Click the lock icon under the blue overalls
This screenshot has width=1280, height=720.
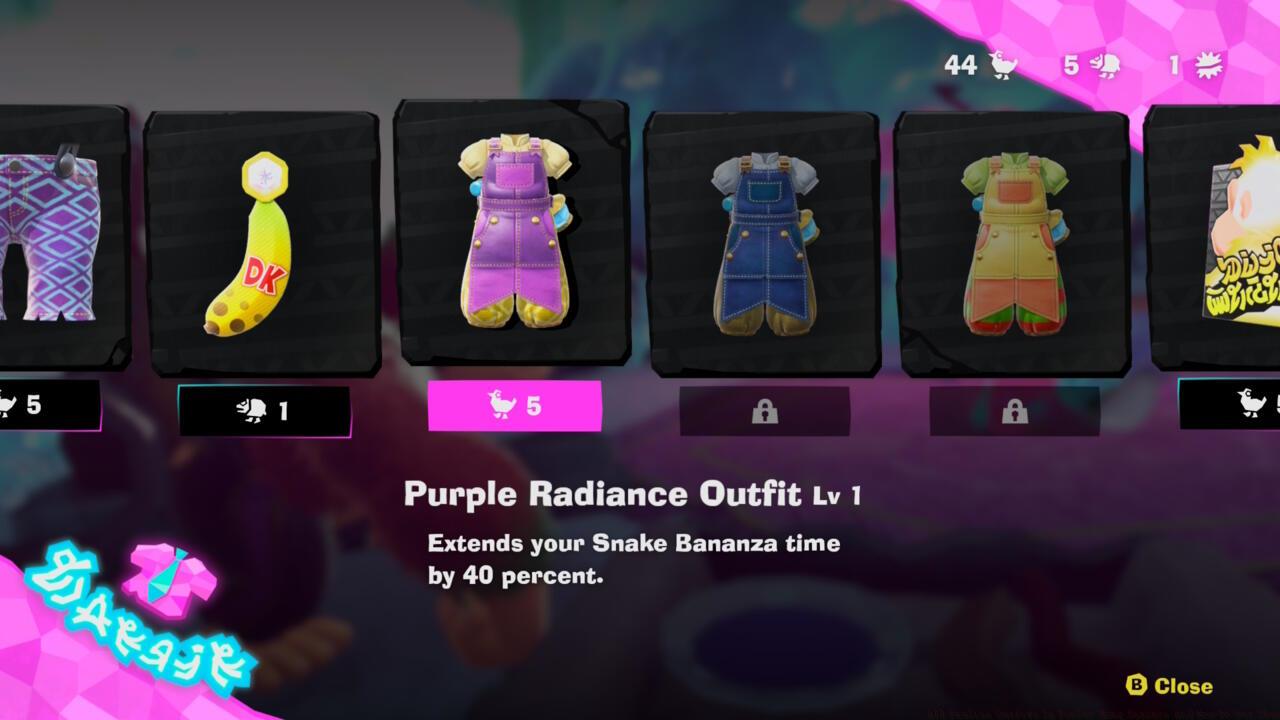click(764, 410)
